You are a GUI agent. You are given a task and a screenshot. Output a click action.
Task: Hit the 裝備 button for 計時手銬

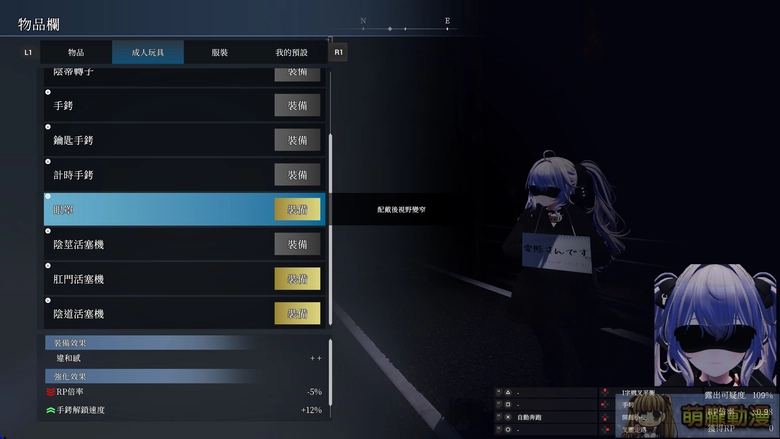click(x=297, y=175)
